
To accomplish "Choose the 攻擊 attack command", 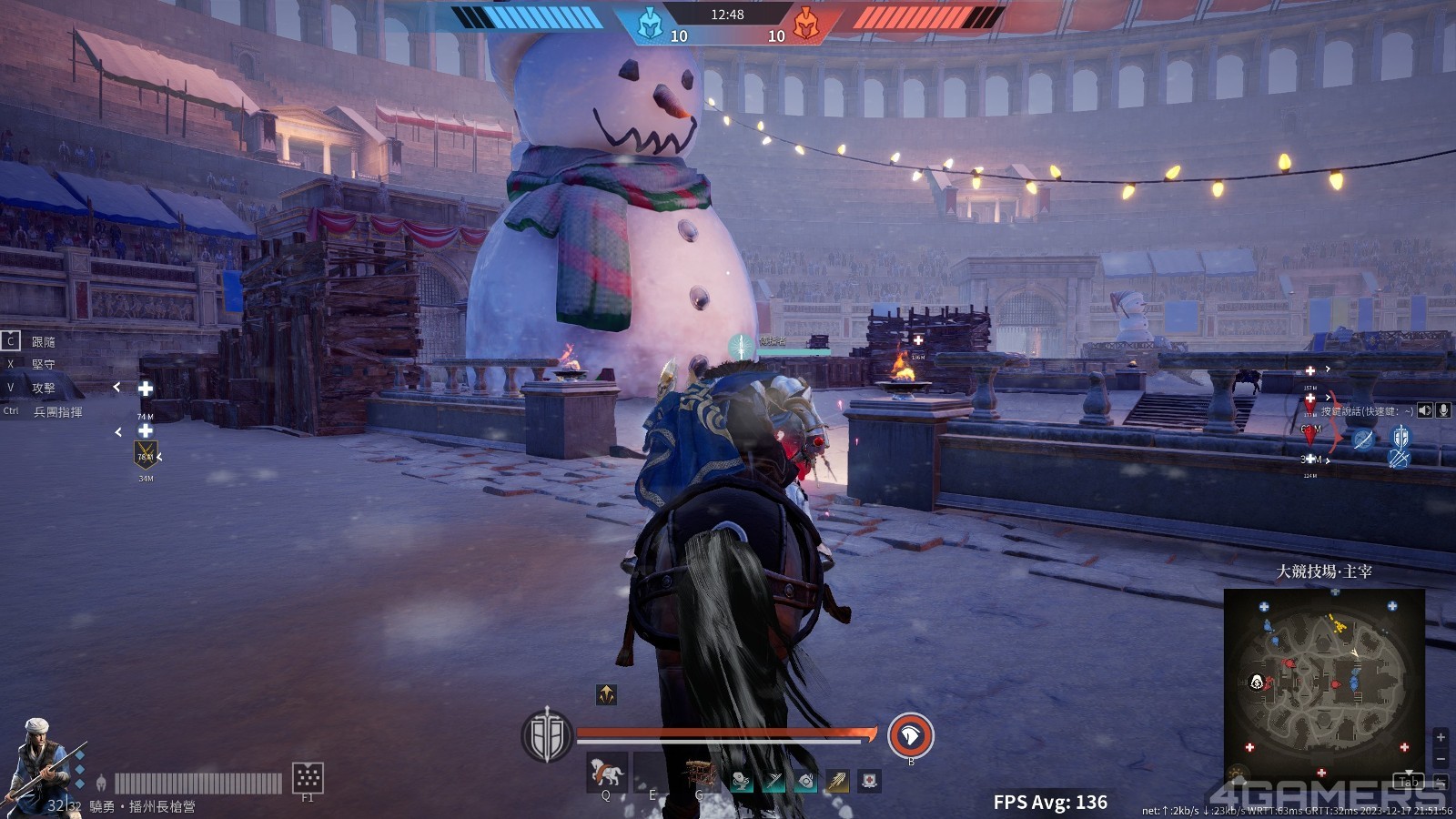I will point(43,388).
